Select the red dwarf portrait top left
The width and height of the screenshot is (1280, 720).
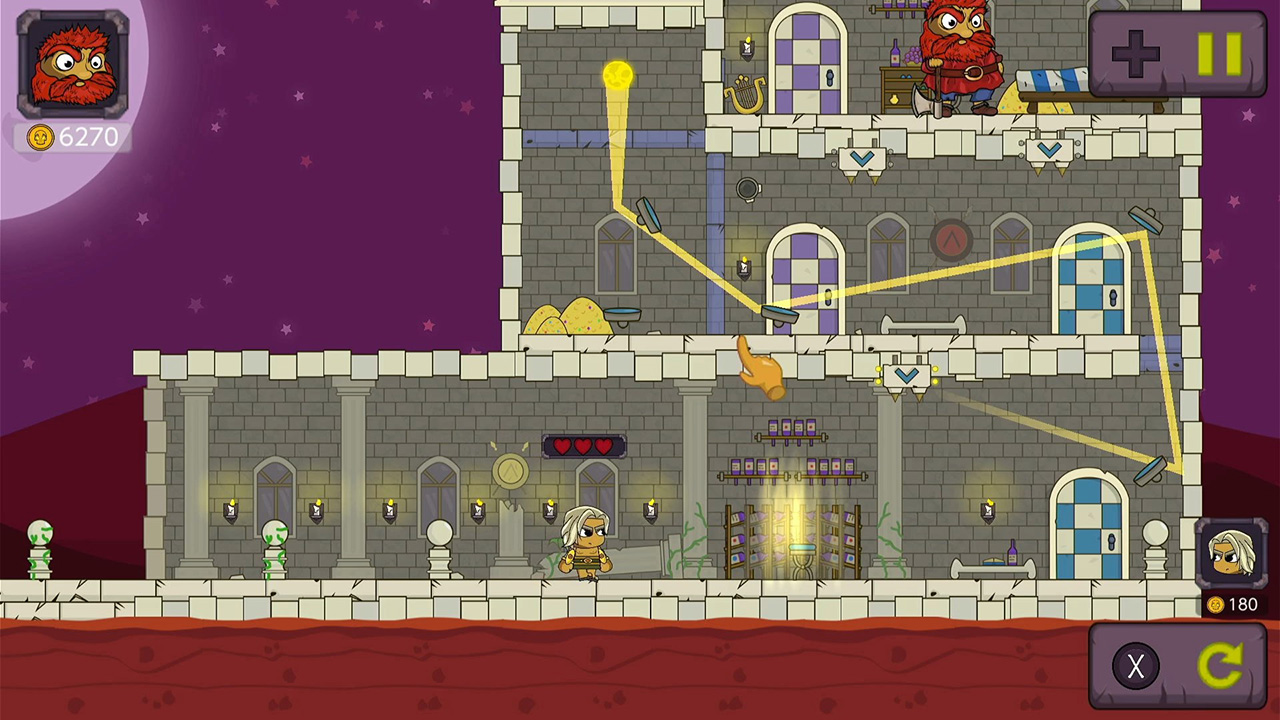click(72, 62)
